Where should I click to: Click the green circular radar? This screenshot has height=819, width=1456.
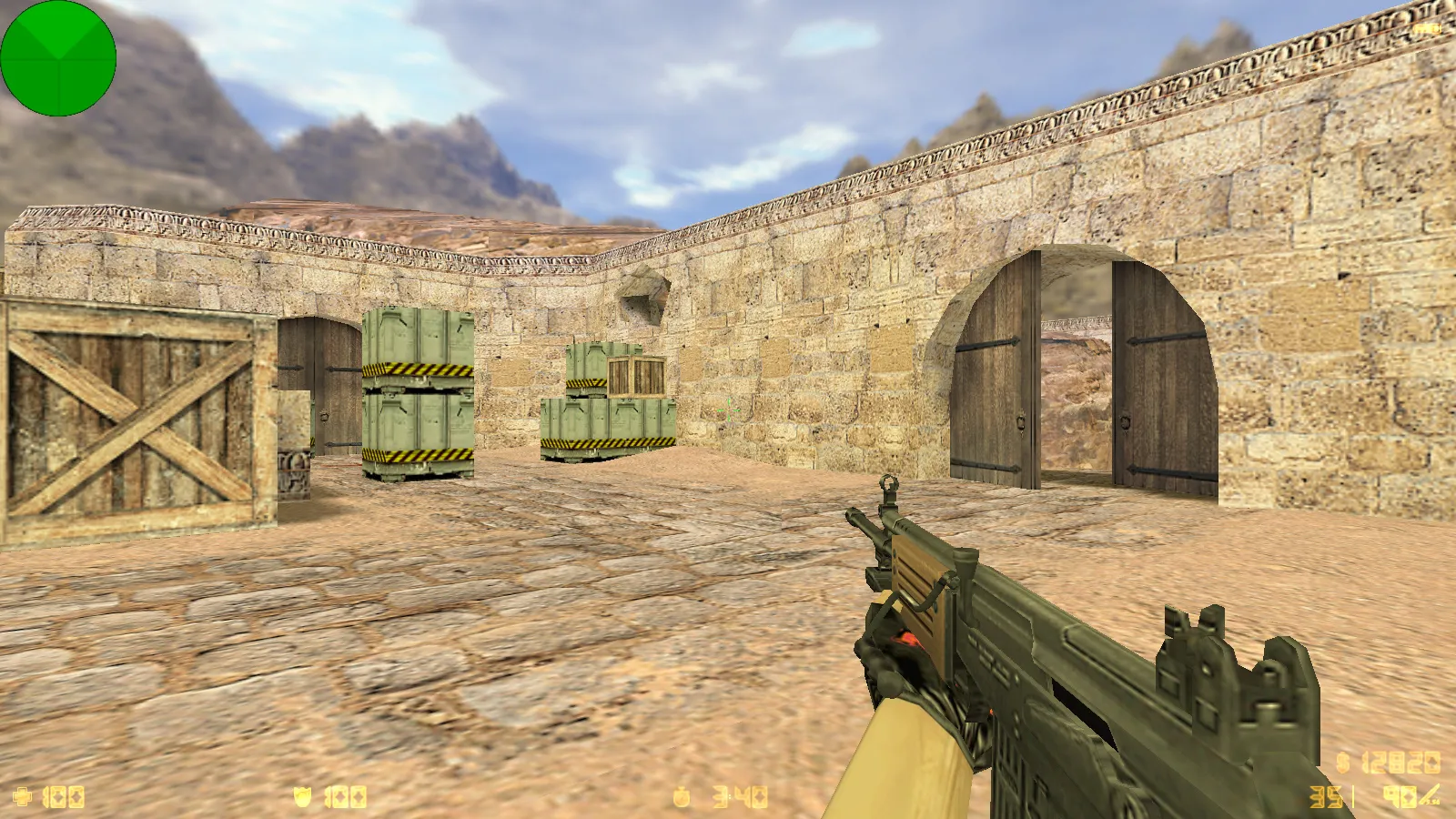(x=58, y=58)
